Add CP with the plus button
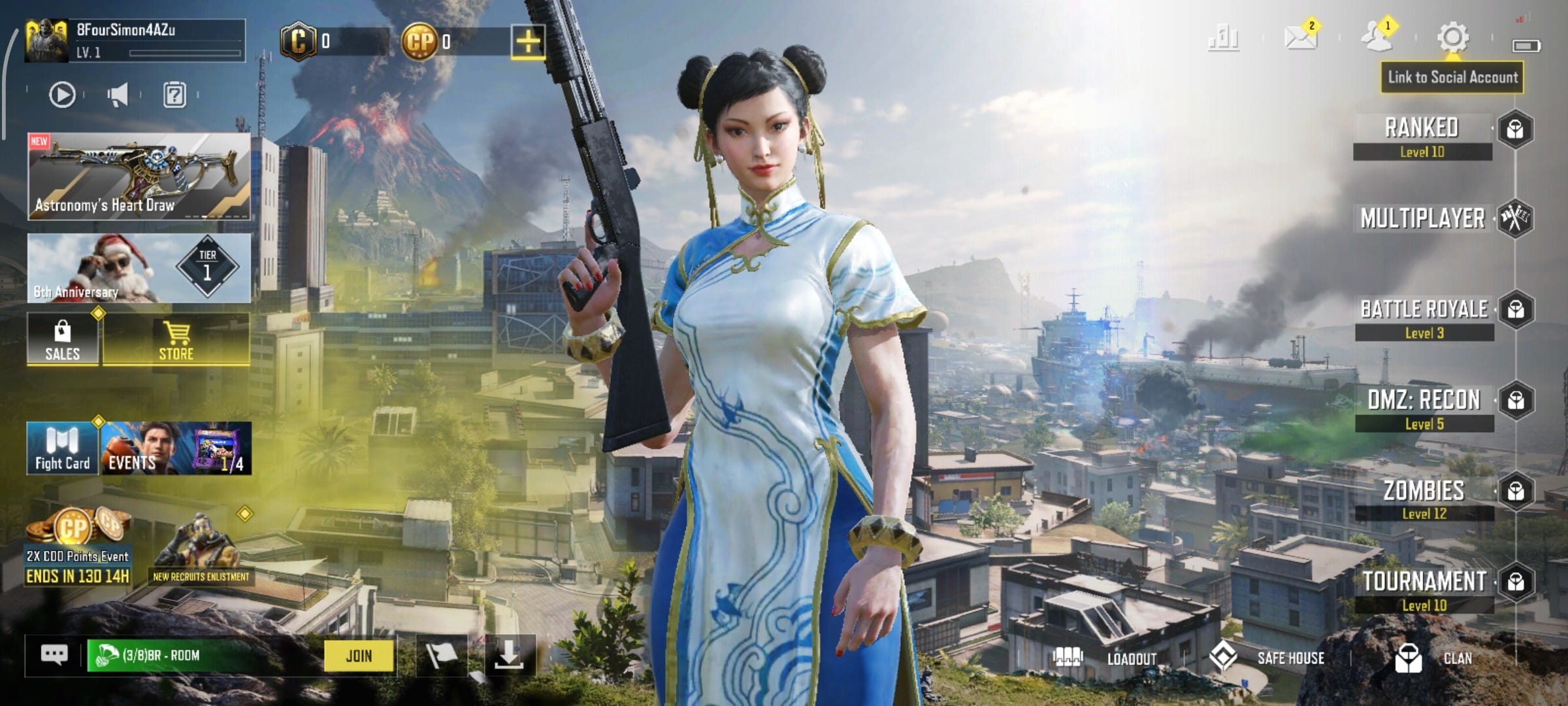The image size is (1568, 706). click(x=528, y=42)
